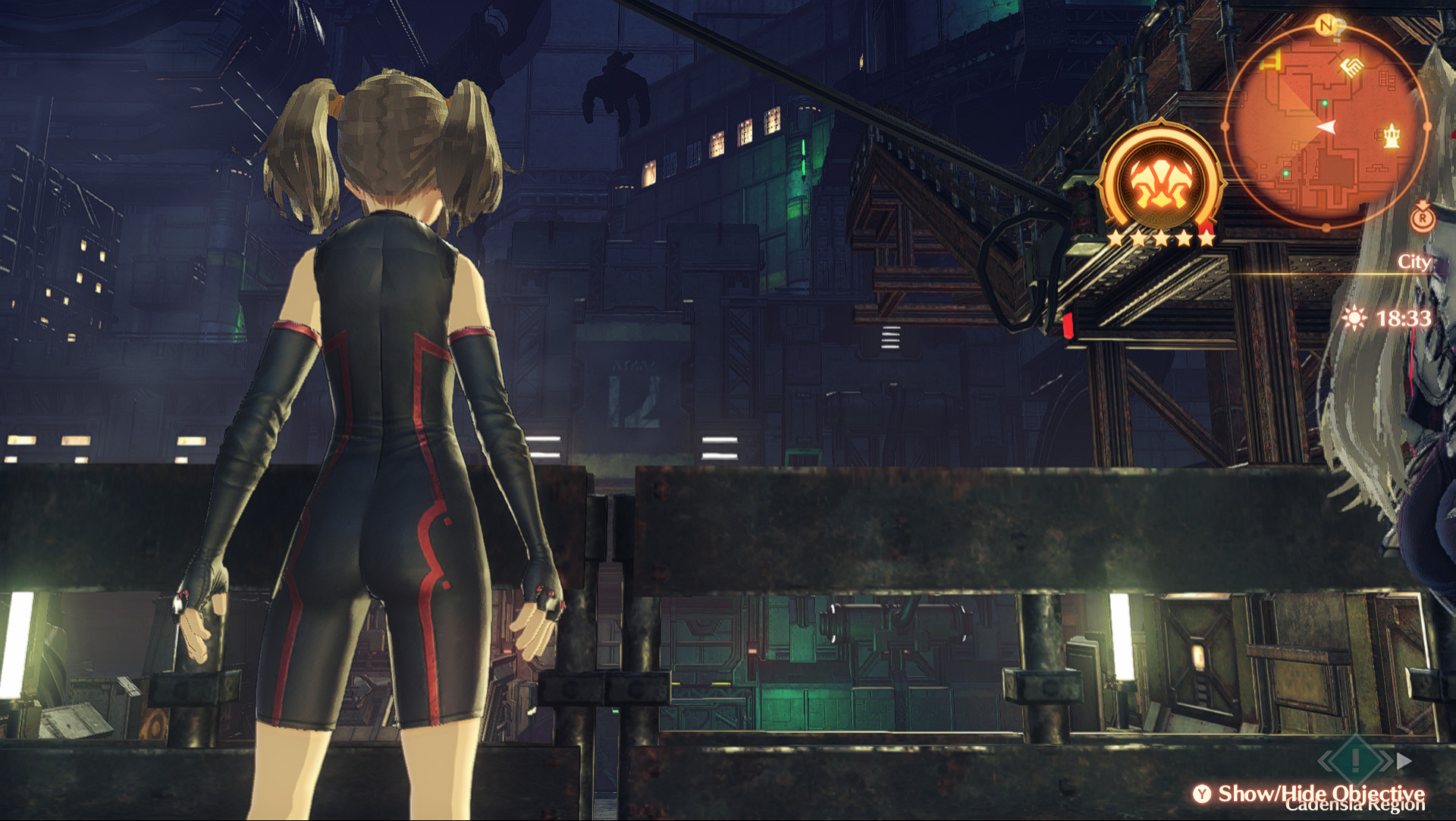Click the handshake quest icon on the minimap
This screenshot has height=821, width=1456.
coord(1350,68)
